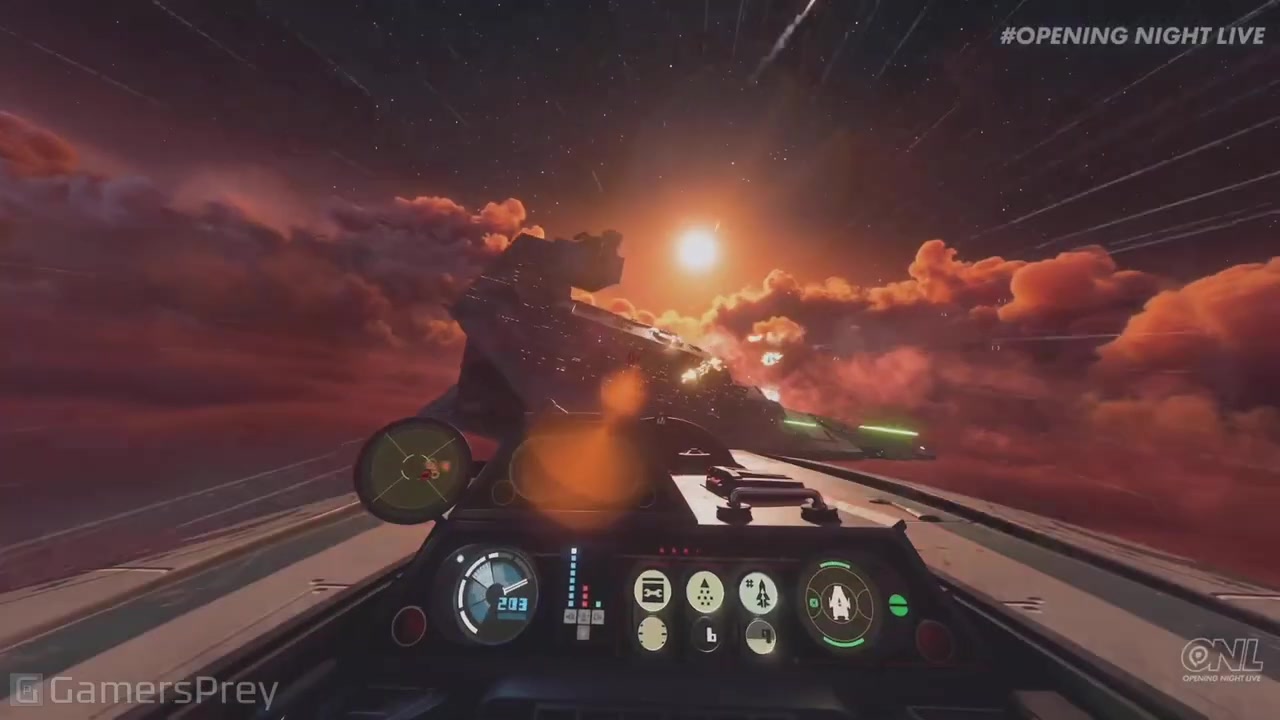Viewport: 1280px width, 720px height.
Task: Fire the missile ability icon
Action: pyautogui.click(x=758, y=592)
